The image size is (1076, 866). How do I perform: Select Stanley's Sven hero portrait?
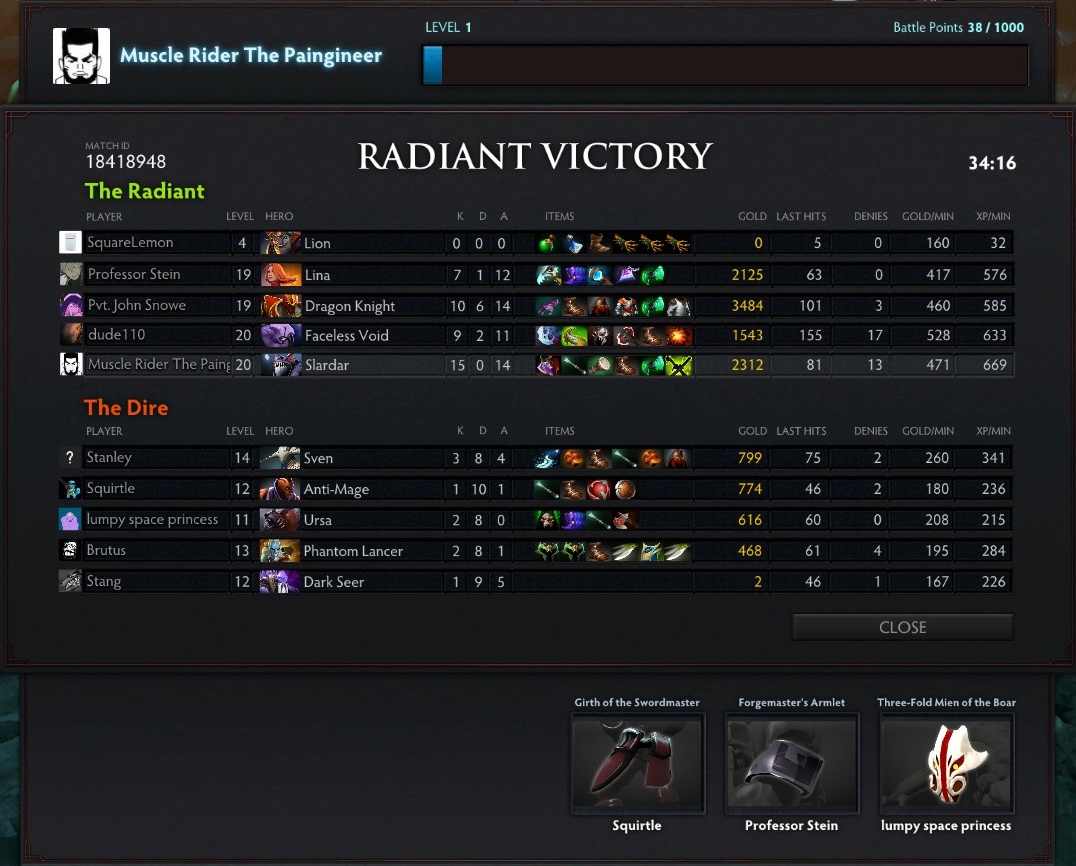[x=281, y=458]
